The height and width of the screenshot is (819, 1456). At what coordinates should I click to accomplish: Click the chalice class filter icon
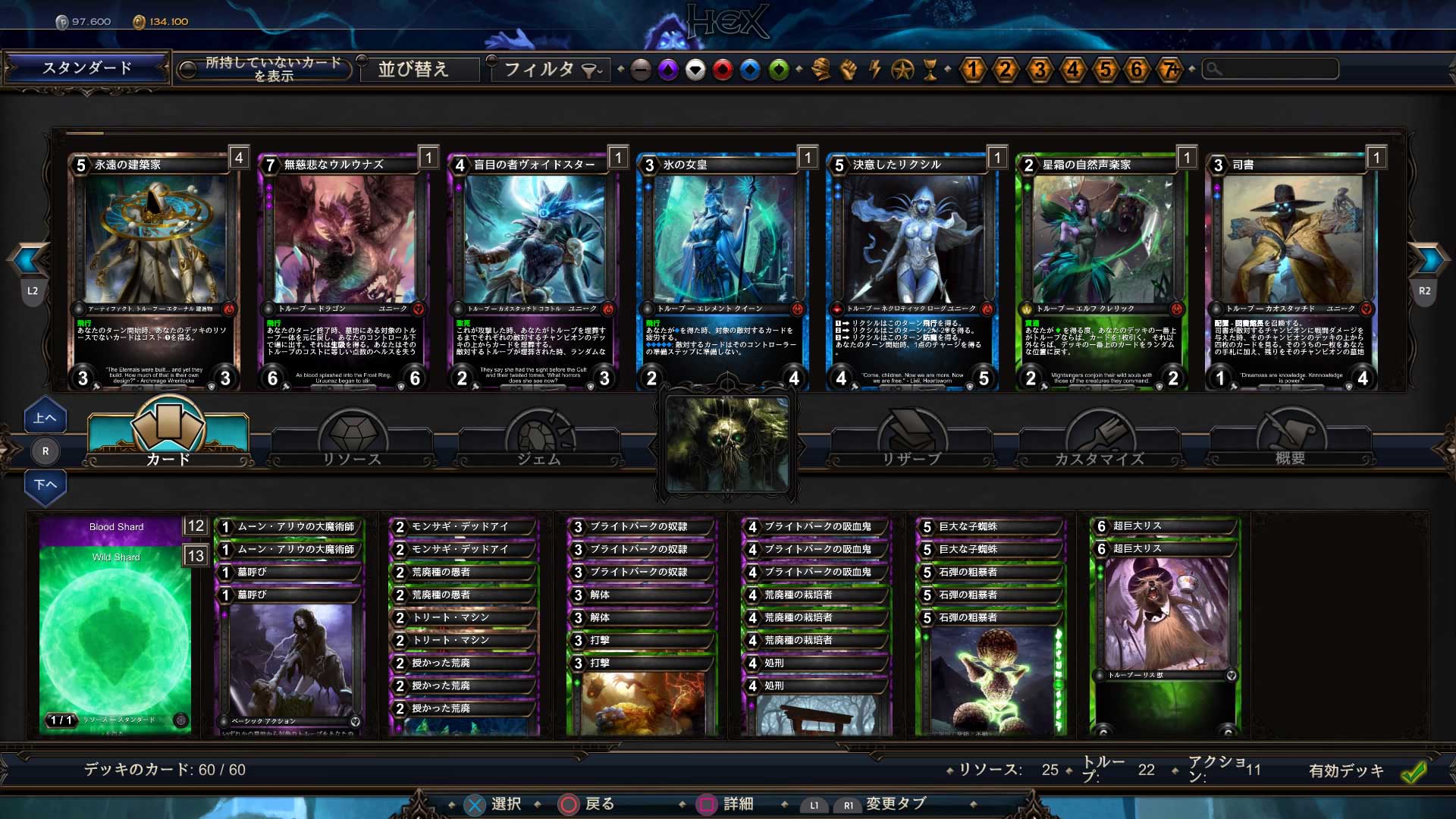(x=931, y=70)
